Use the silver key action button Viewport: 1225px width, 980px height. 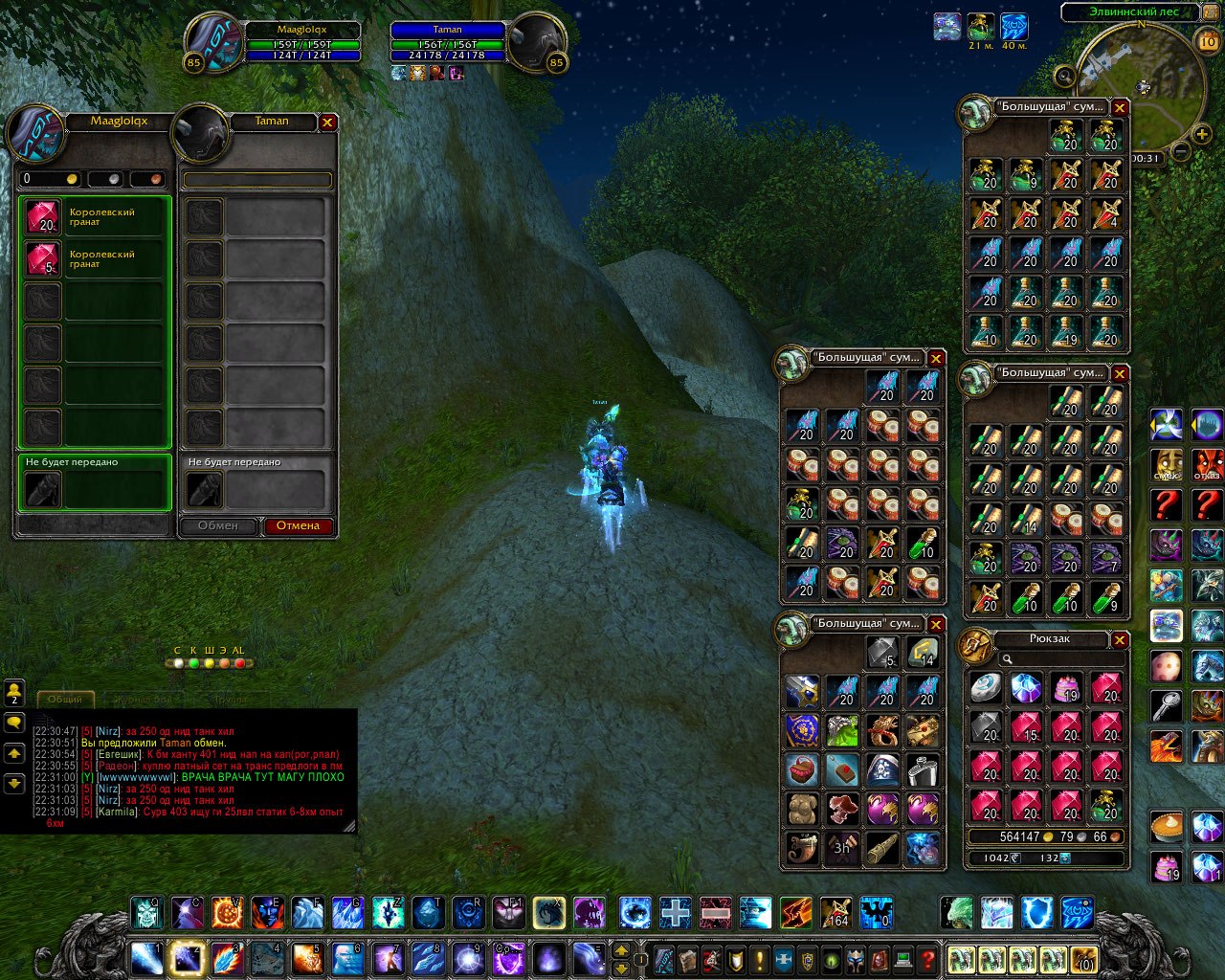pyautogui.click(x=1167, y=706)
